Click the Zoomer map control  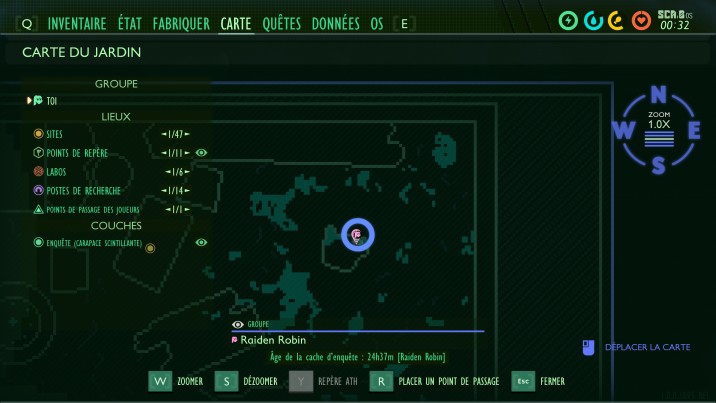(176, 381)
